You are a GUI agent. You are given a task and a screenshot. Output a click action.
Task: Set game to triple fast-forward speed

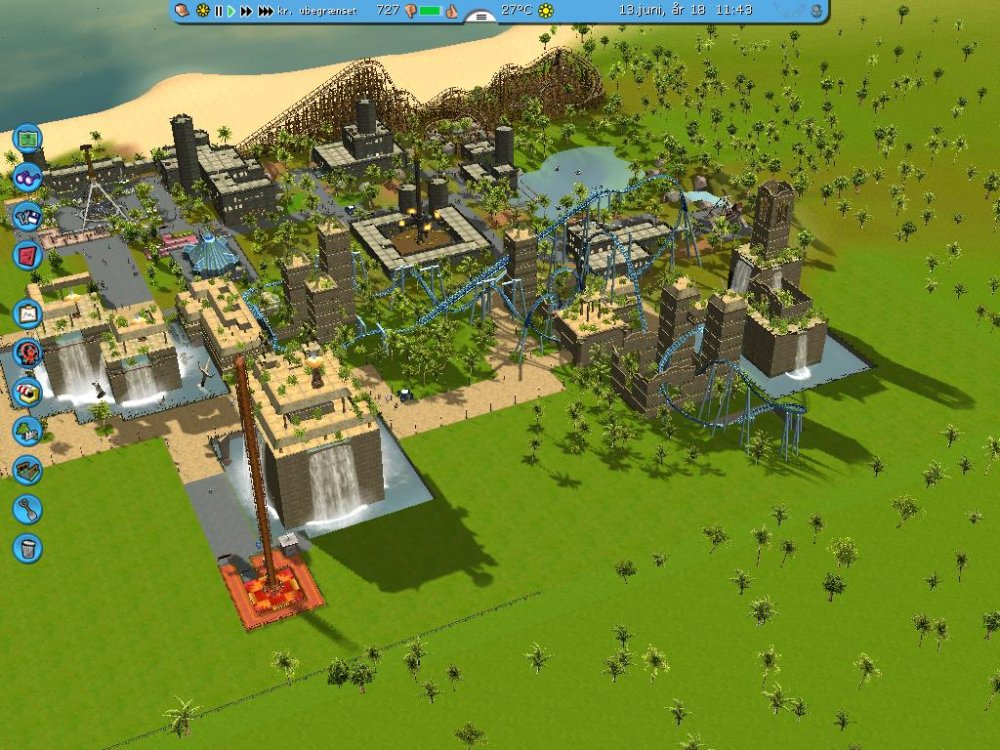[x=265, y=11]
